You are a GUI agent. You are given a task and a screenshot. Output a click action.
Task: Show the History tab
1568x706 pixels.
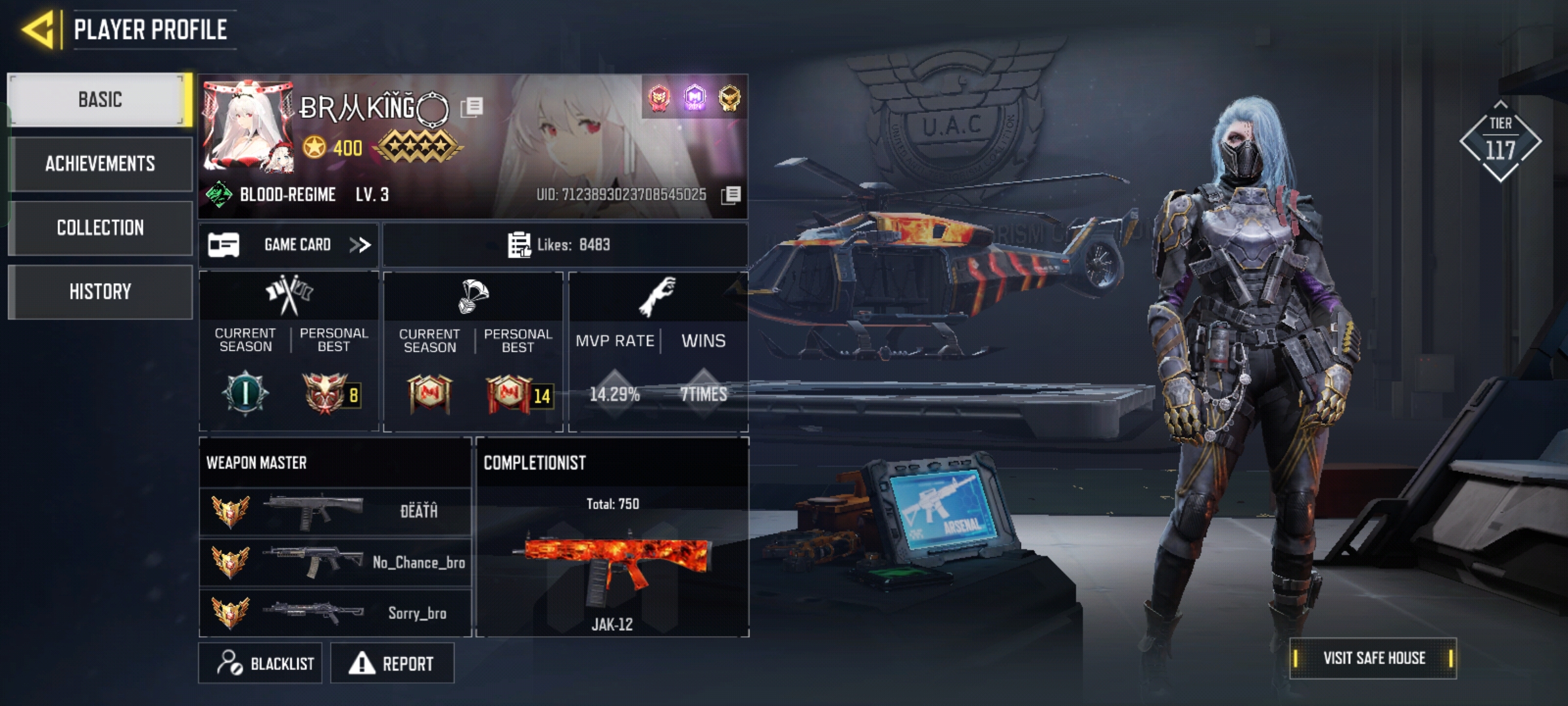point(100,292)
